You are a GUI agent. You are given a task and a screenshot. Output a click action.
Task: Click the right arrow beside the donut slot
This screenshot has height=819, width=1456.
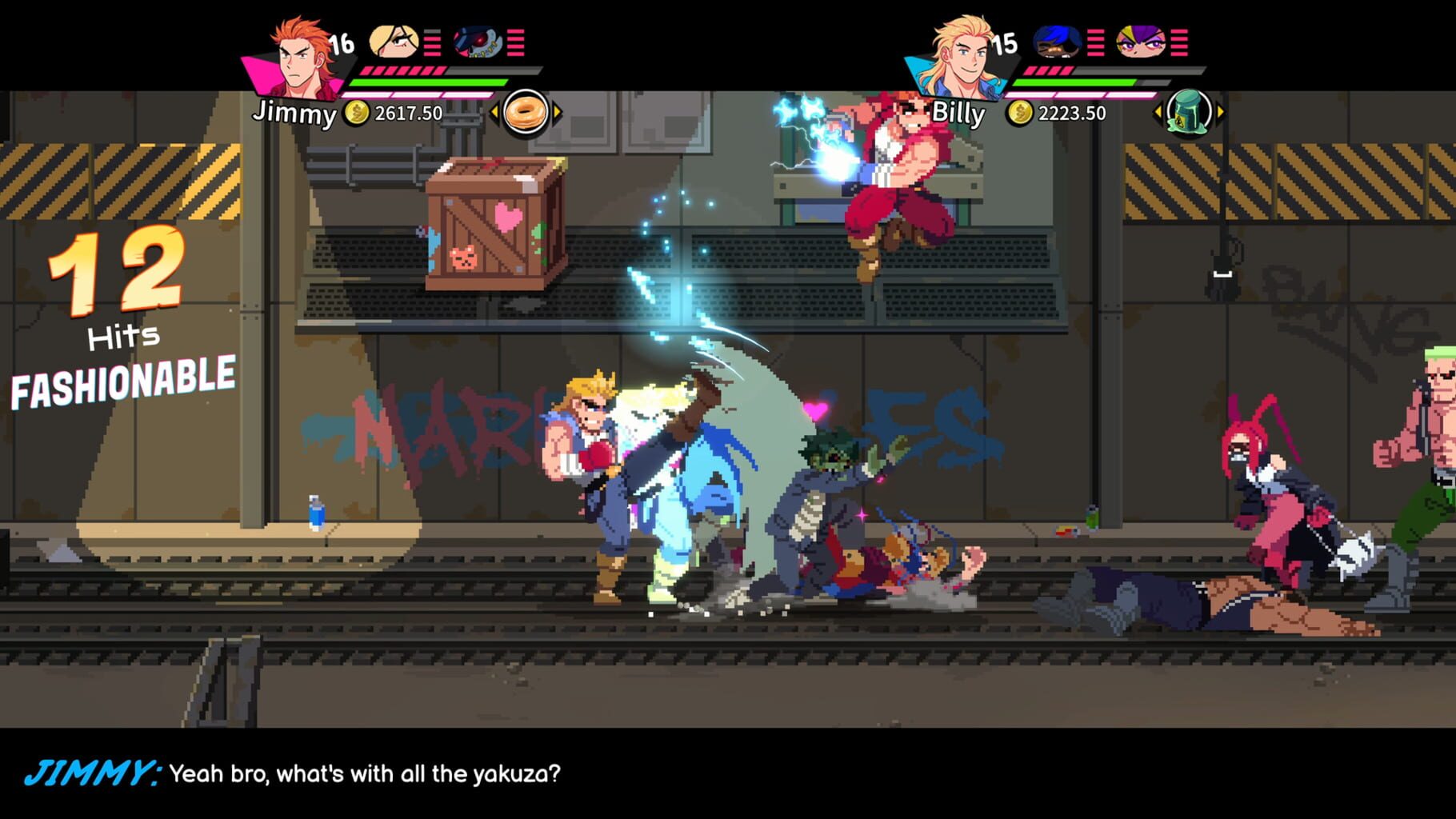557,114
